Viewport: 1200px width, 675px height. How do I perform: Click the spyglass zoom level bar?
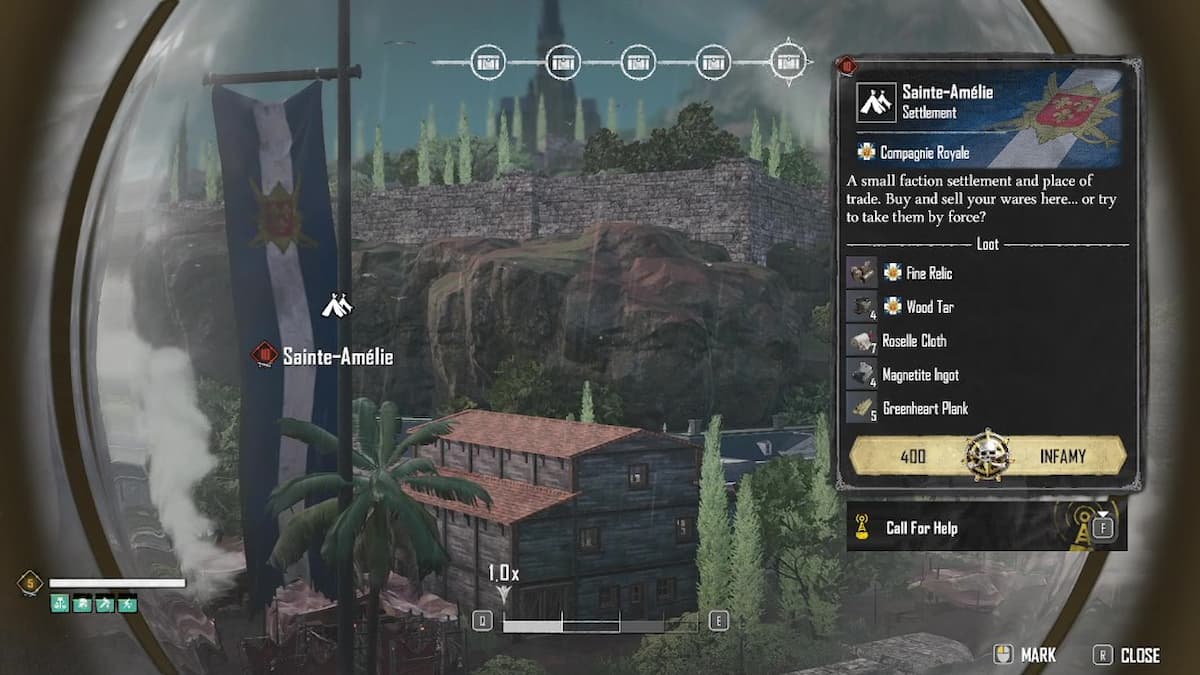(599, 621)
